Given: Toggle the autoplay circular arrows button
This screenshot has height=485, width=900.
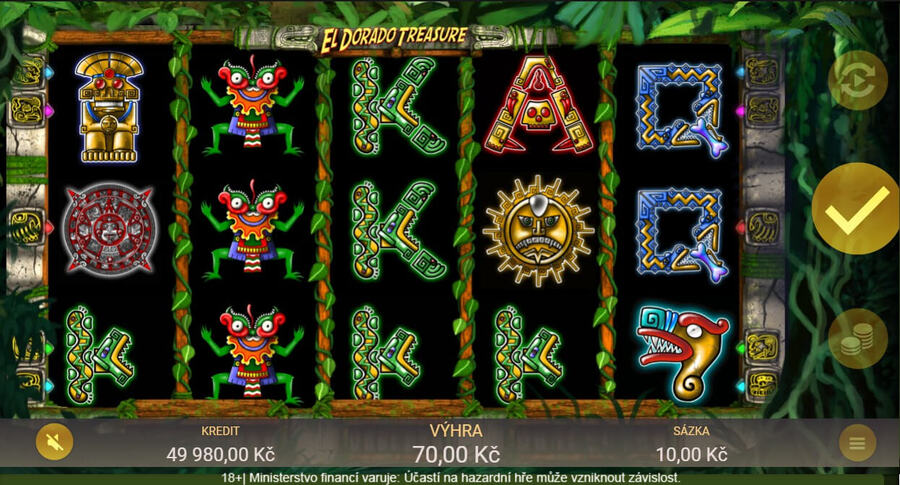Looking at the screenshot, I should tap(857, 80).
